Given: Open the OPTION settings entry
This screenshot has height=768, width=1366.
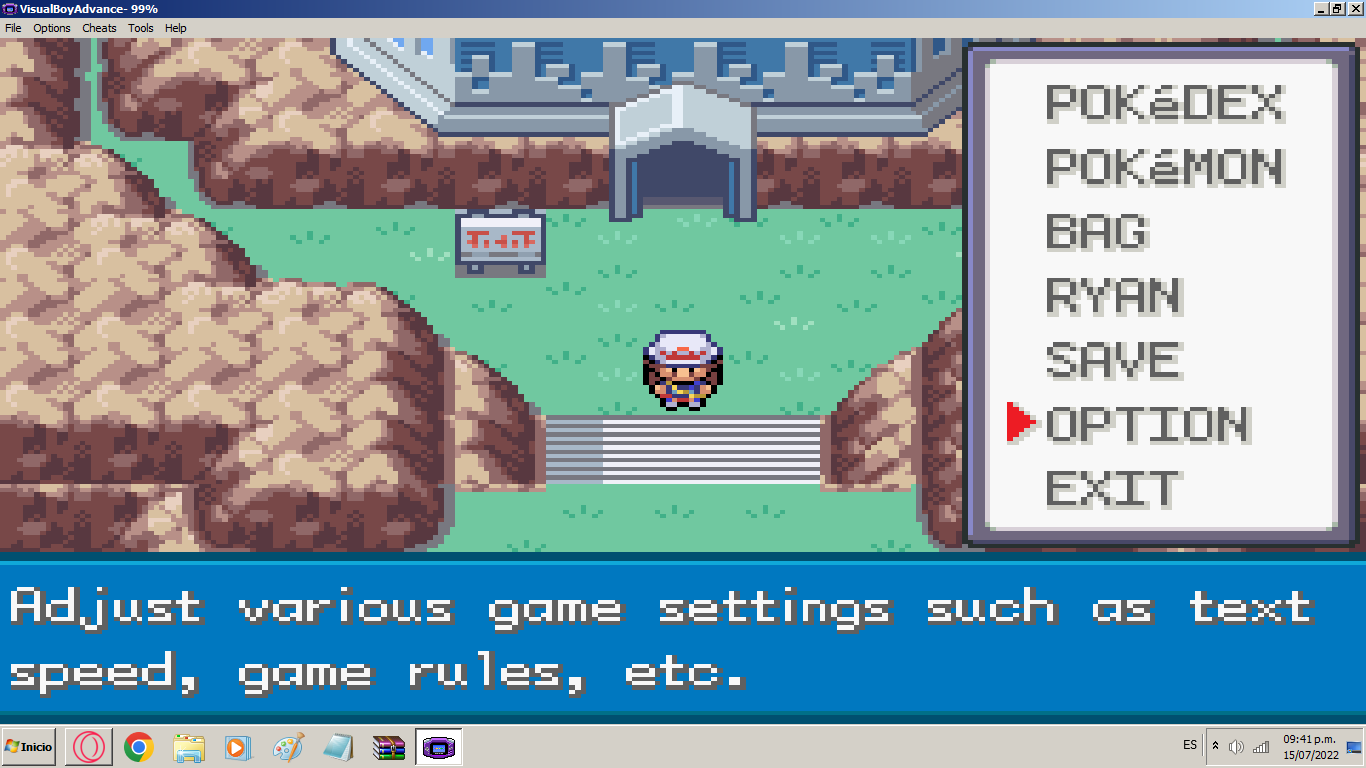Looking at the screenshot, I should coord(1147,424).
